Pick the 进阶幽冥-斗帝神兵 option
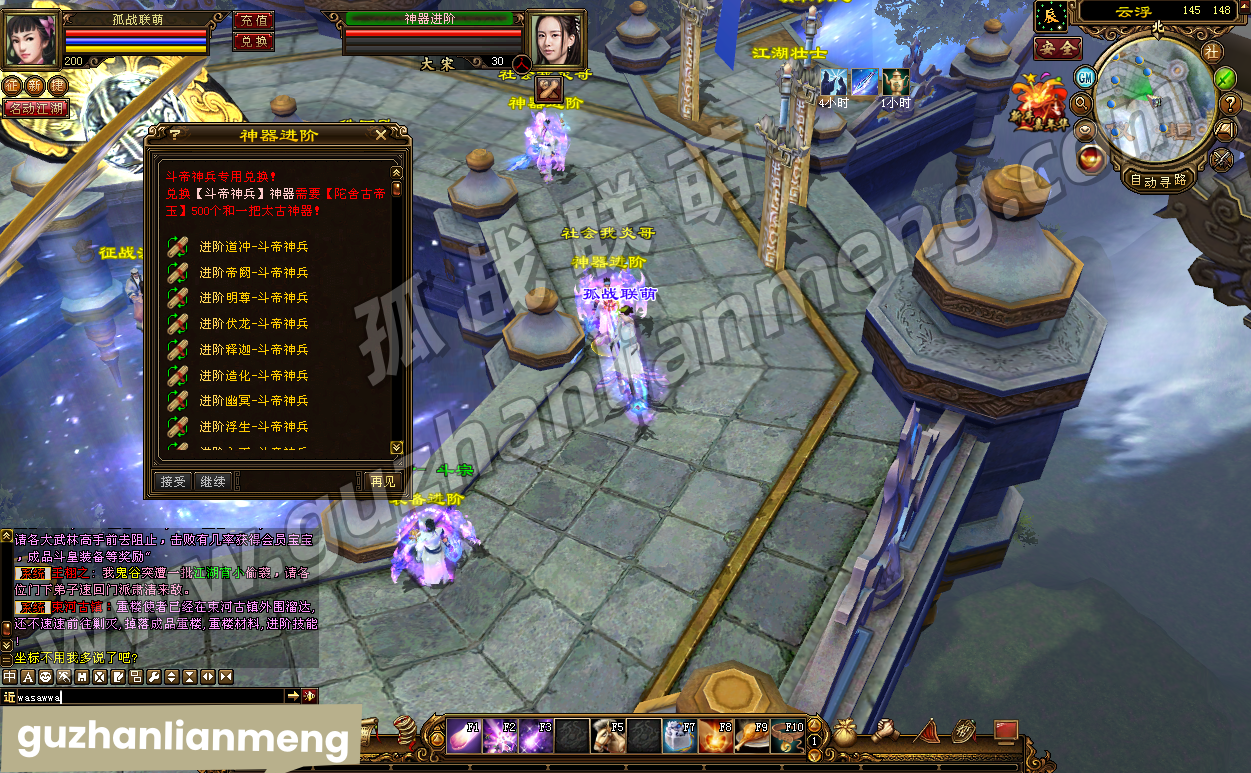The width and height of the screenshot is (1251, 773). click(x=253, y=401)
